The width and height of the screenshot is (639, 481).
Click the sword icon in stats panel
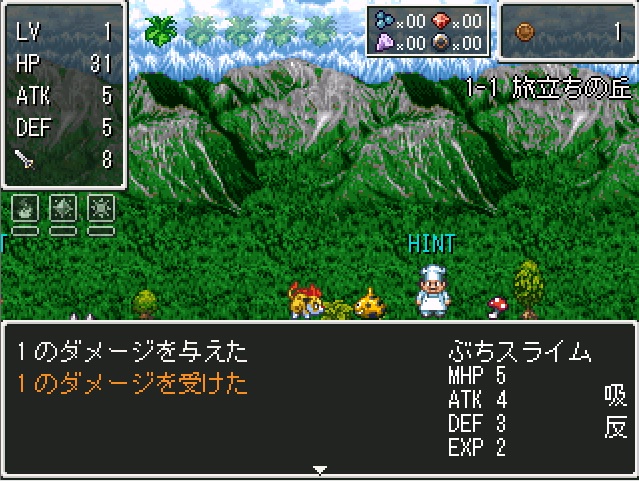[25, 158]
